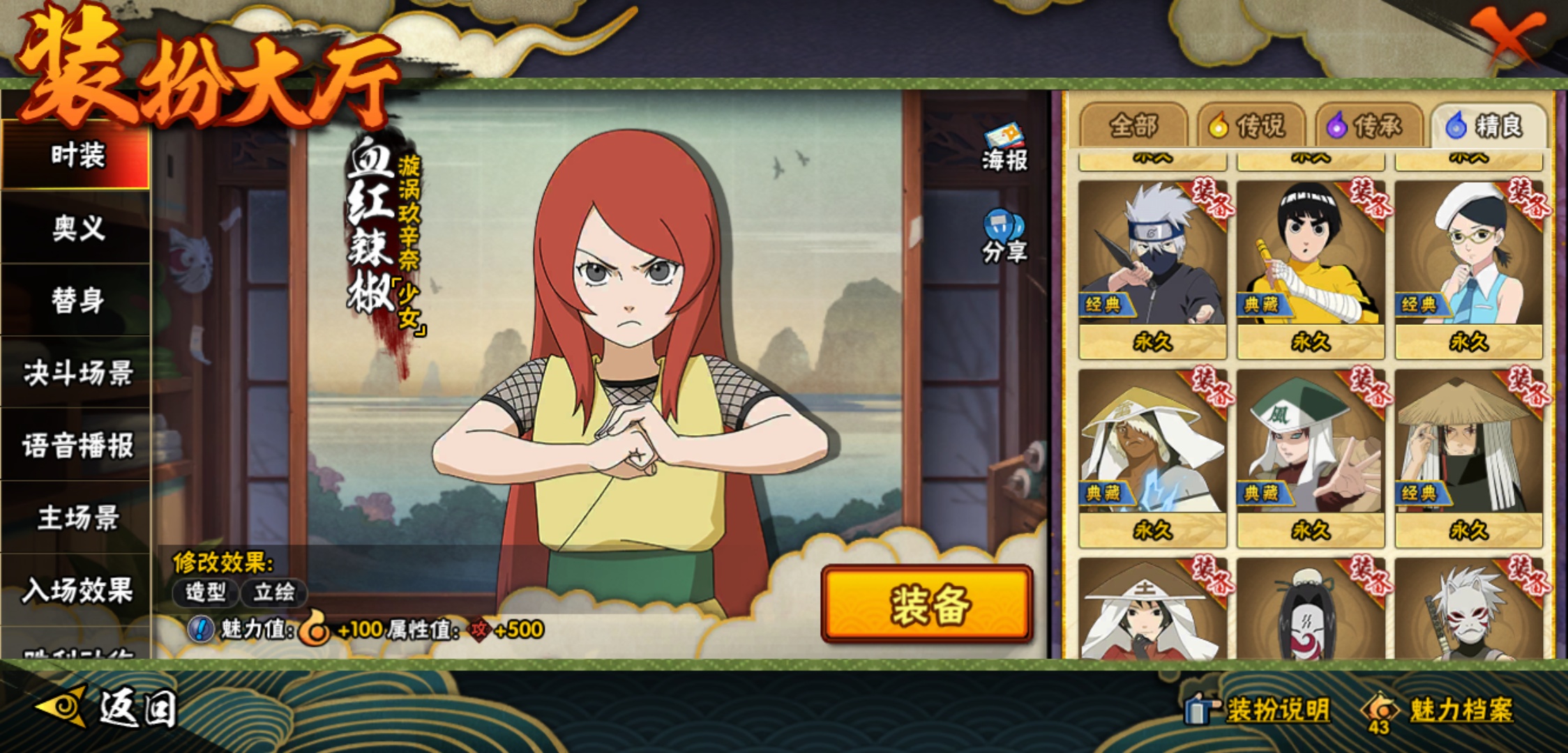Switch to the 全部 tab
1568x753 pixels.
(1133, 126)
